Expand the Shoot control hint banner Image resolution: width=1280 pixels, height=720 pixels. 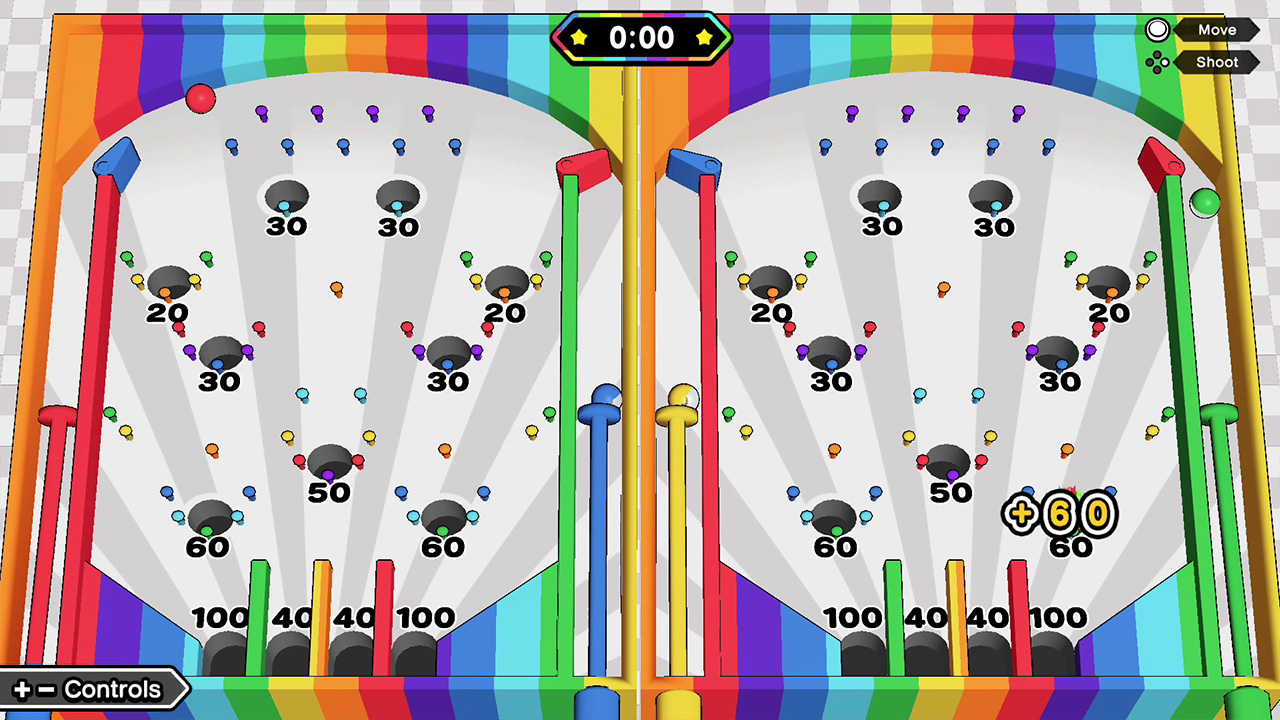[x=1216, y=62]
